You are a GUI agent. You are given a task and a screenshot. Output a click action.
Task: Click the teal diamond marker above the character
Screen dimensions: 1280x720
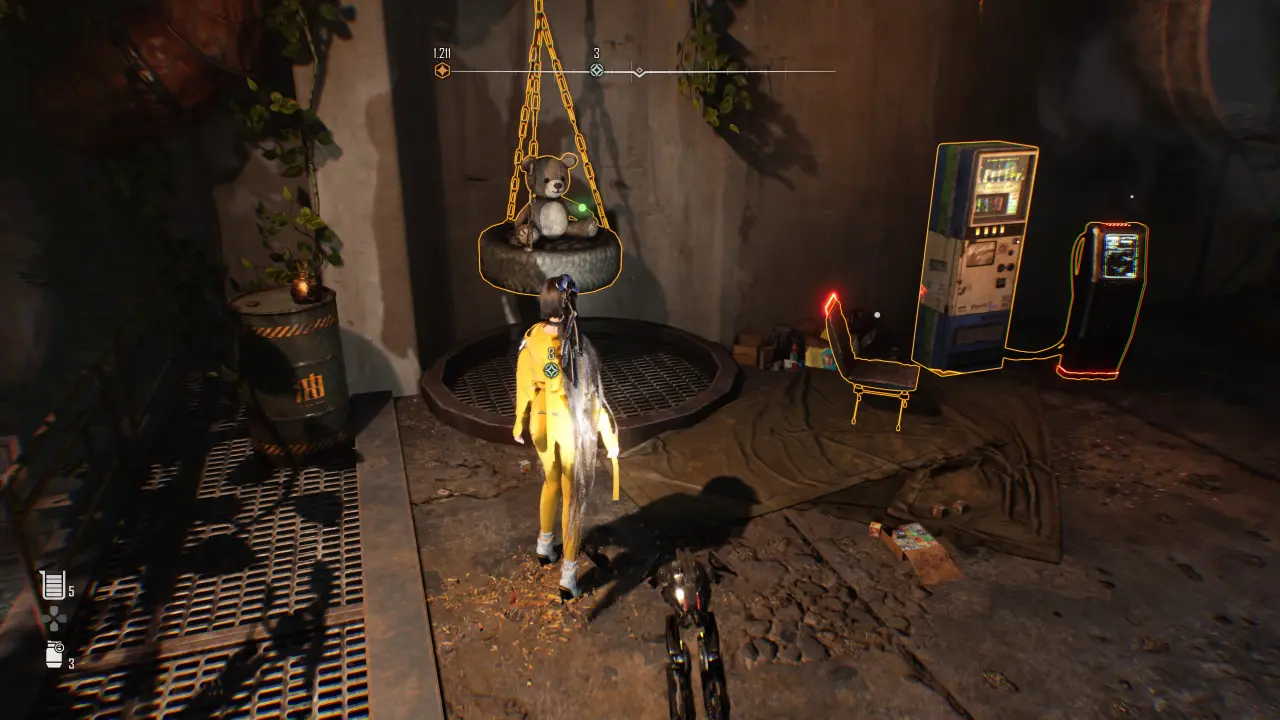click(x=550, y=370)
